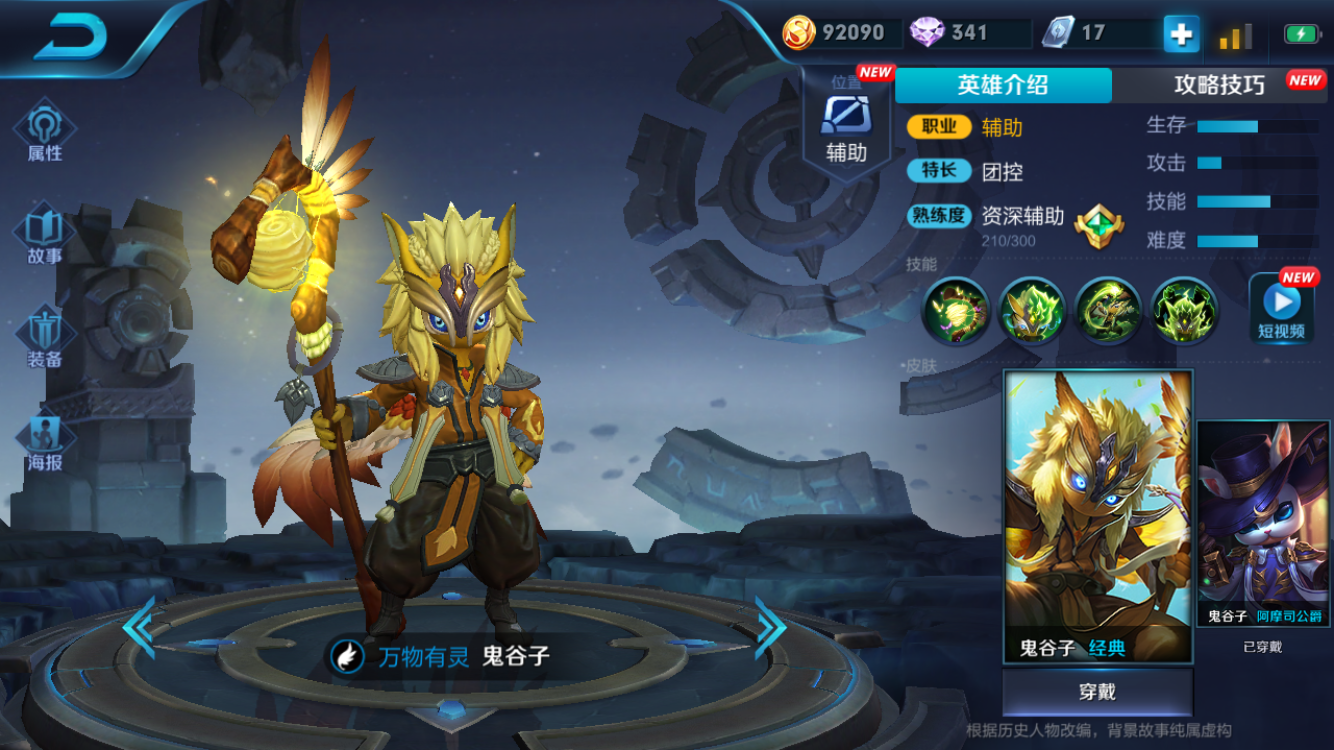1334x750 pixels.
Task: Switch to previous hero with left arrow
Action: pos(139,627)
